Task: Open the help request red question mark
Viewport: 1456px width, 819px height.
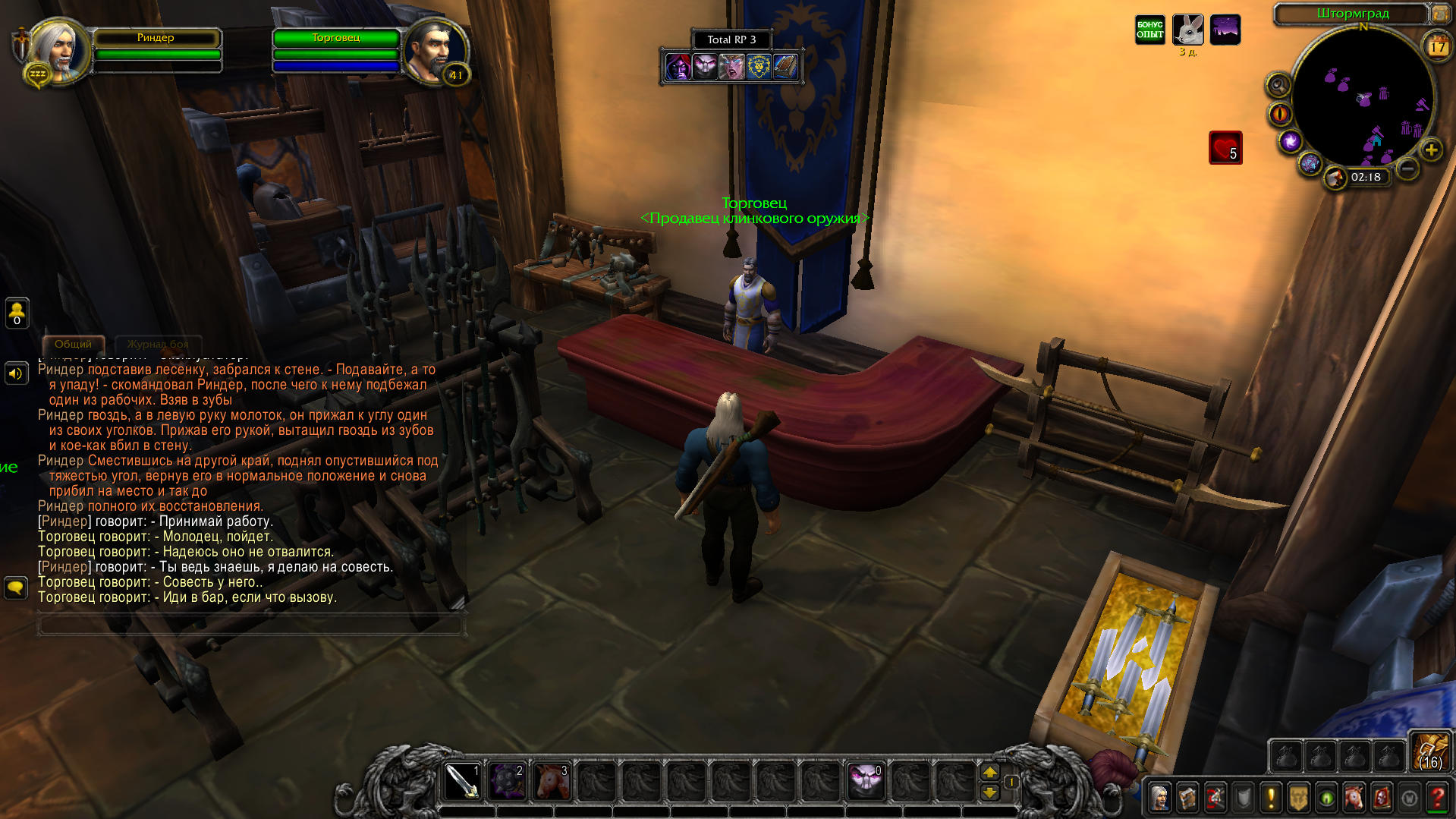Action: click(x=1438, y=798)
